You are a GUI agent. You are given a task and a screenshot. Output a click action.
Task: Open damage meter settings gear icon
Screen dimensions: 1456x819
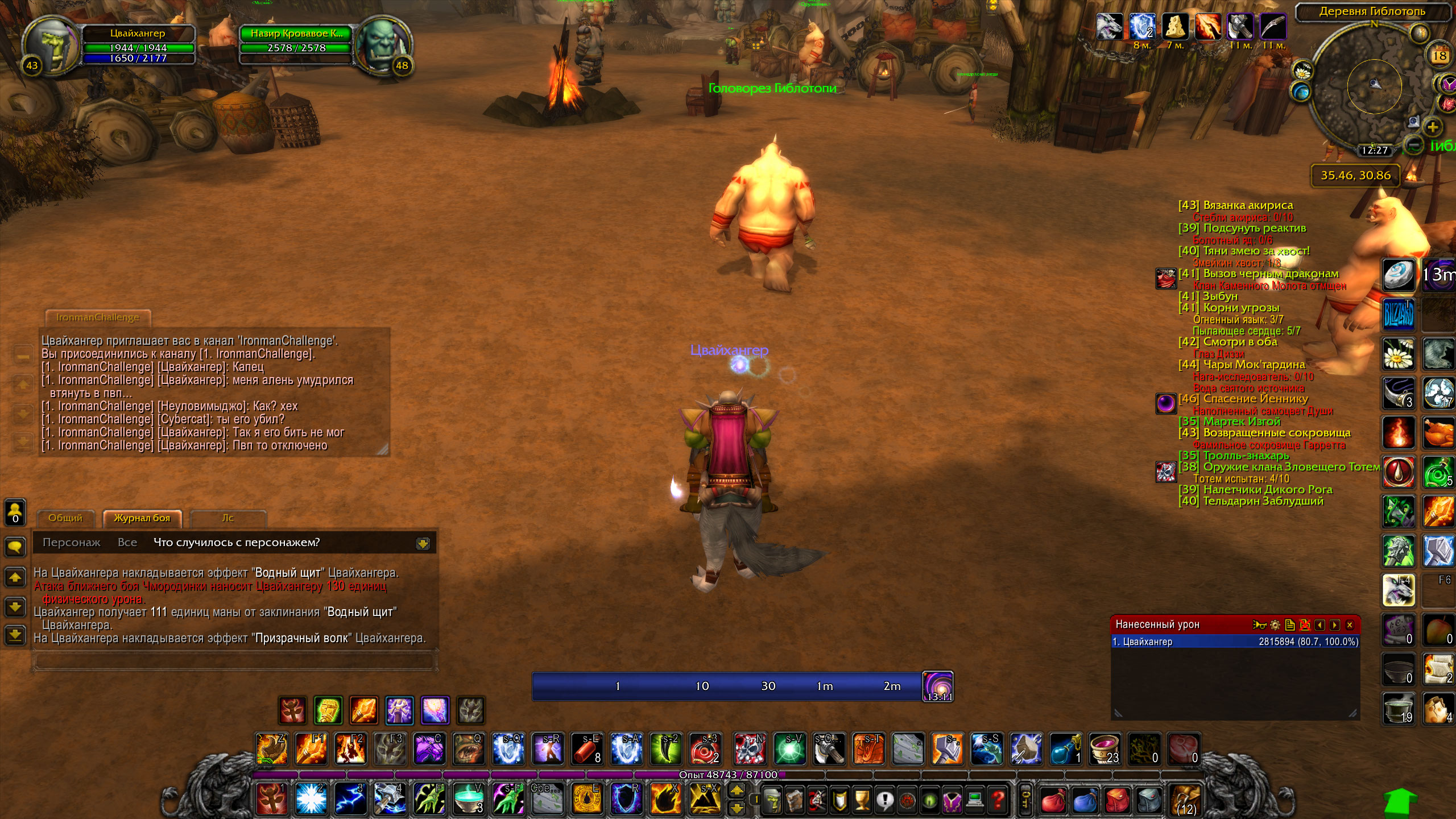point(1275,625)
